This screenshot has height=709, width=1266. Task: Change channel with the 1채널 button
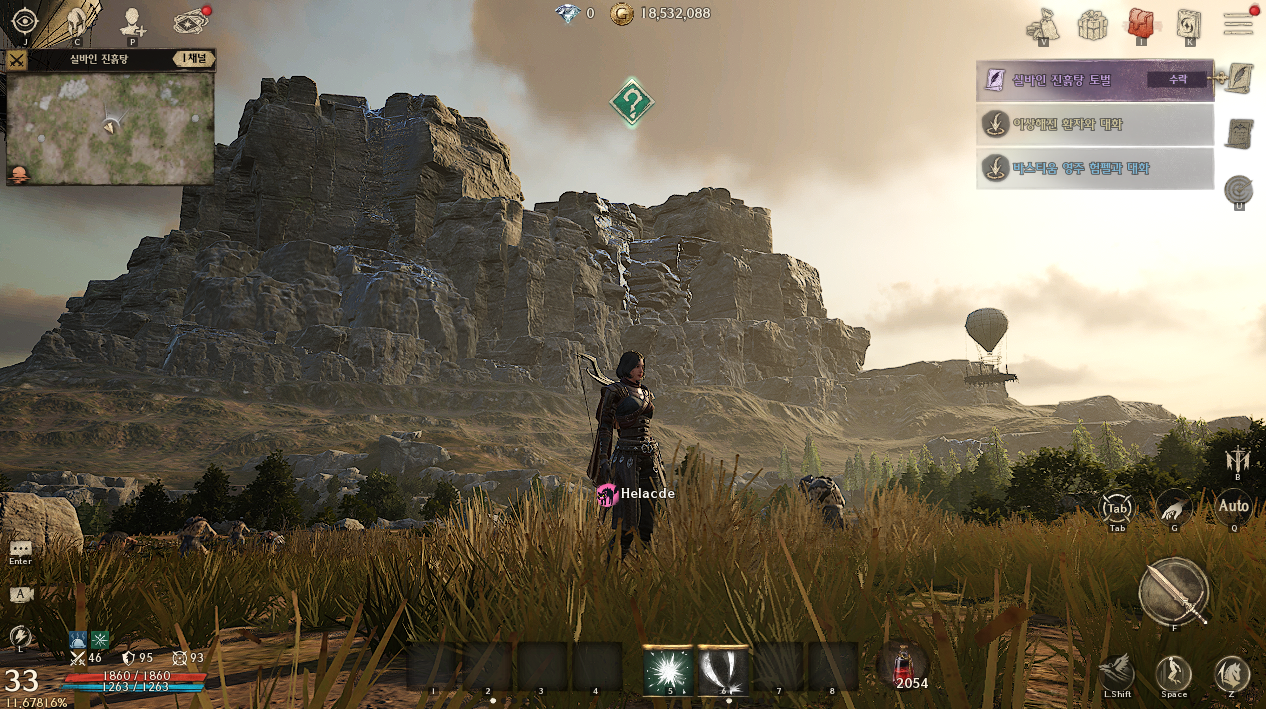[x=193, y=59]
